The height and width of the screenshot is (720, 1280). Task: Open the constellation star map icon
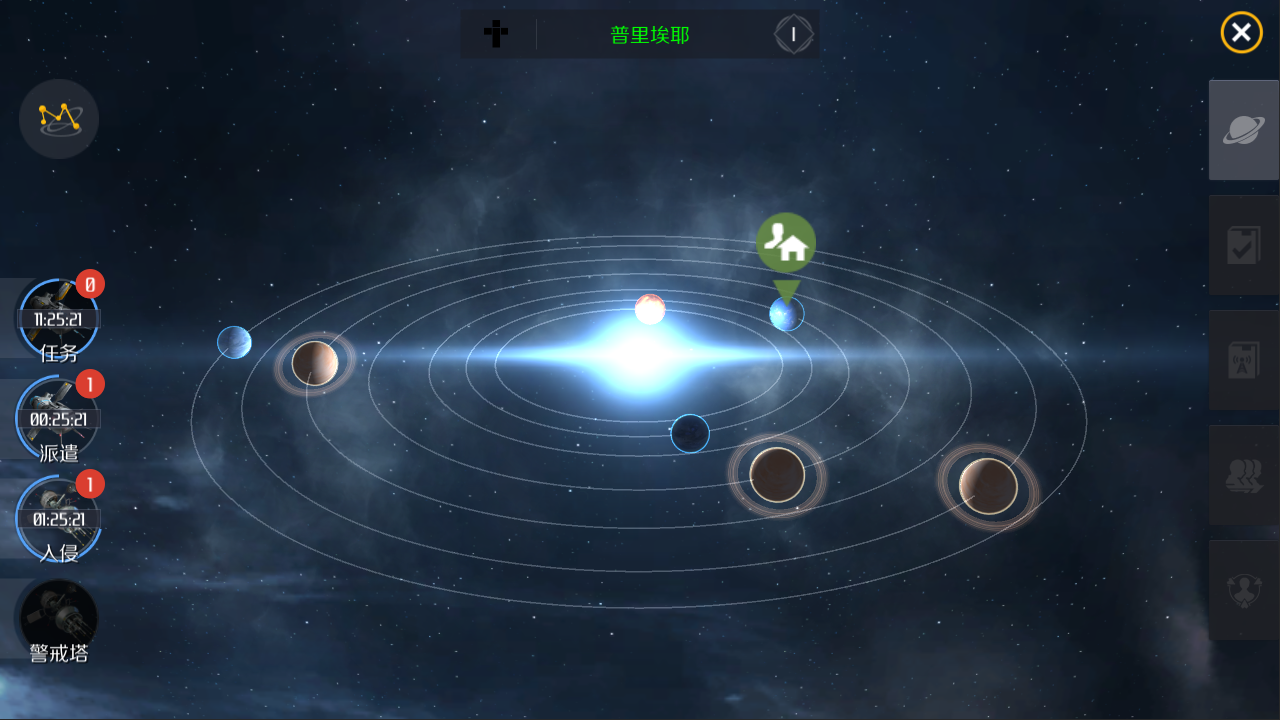pos(59,119)
